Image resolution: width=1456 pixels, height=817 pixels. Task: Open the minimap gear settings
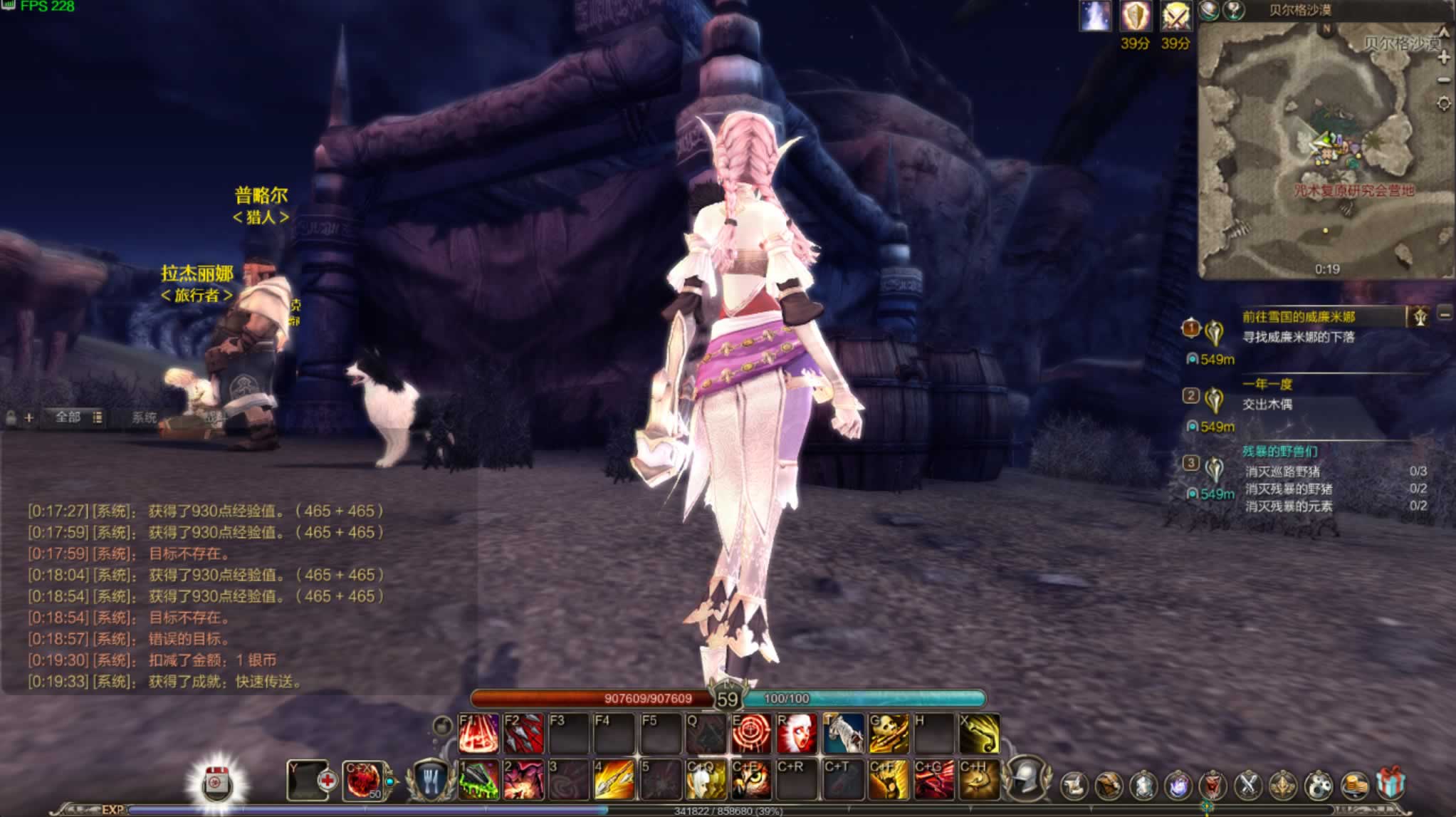click(x=1444, y=104)
